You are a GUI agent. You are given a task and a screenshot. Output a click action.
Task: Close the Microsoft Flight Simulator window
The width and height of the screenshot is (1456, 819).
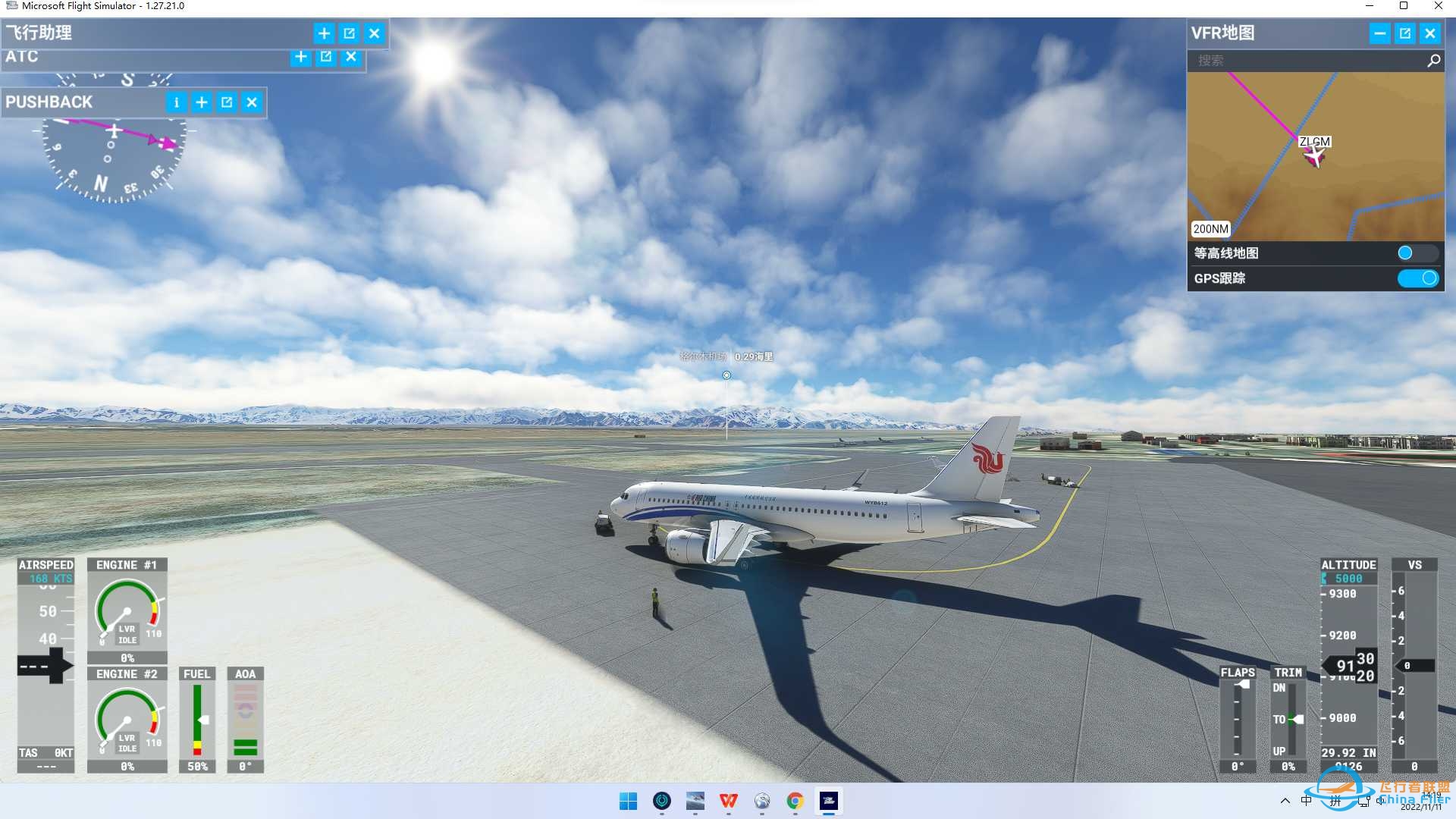[x=1439, y=6]
